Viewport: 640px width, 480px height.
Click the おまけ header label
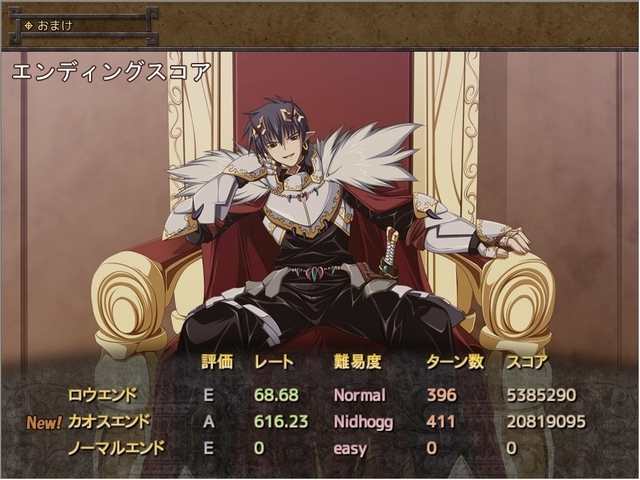pos(55,25)
